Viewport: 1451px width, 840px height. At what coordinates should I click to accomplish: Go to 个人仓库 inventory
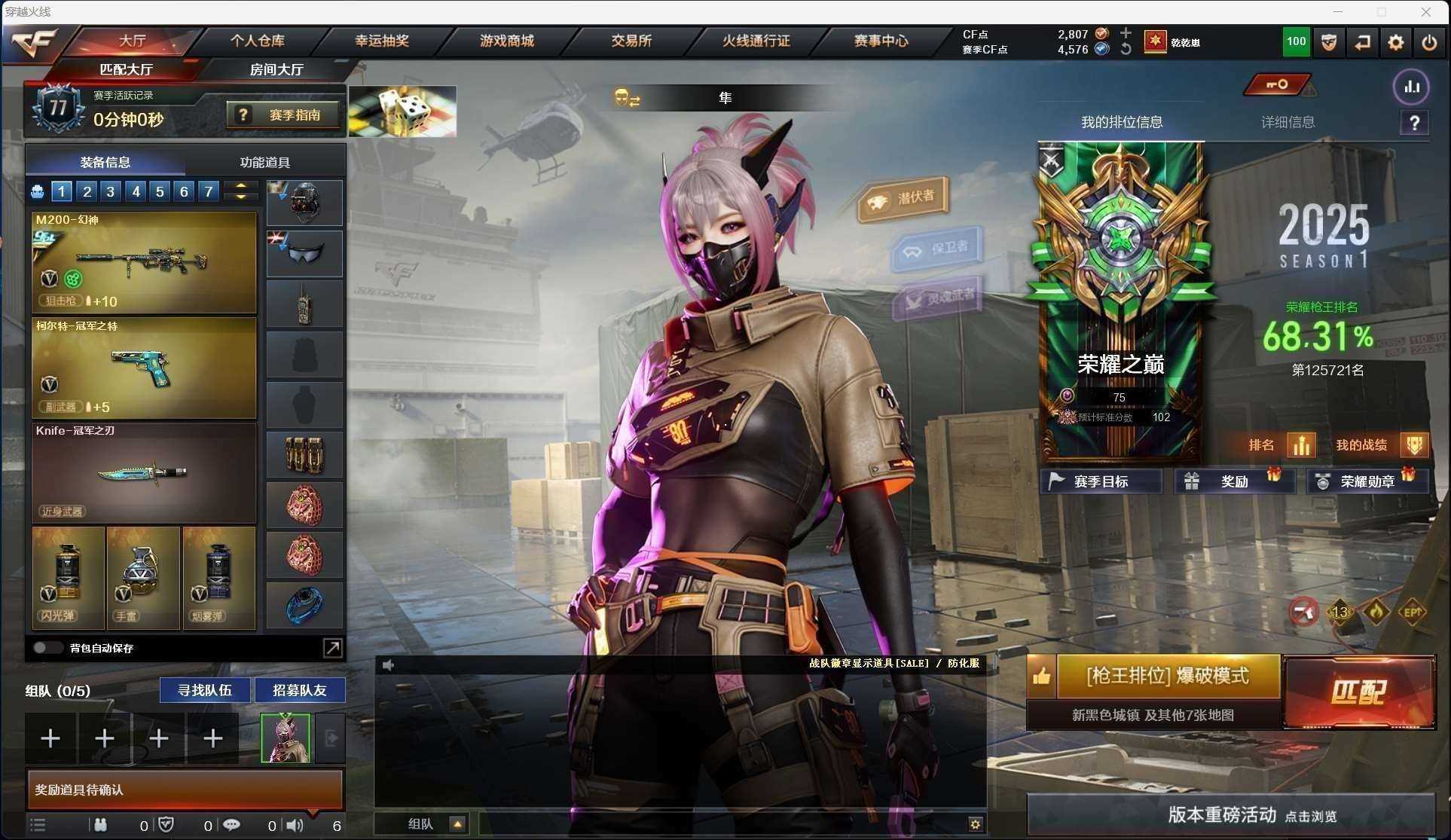coord(257,41)
